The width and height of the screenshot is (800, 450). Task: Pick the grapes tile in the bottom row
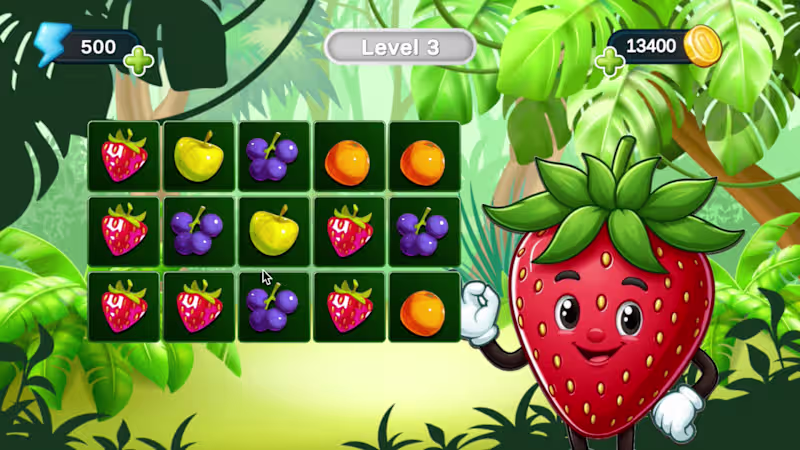pos(273,307)
